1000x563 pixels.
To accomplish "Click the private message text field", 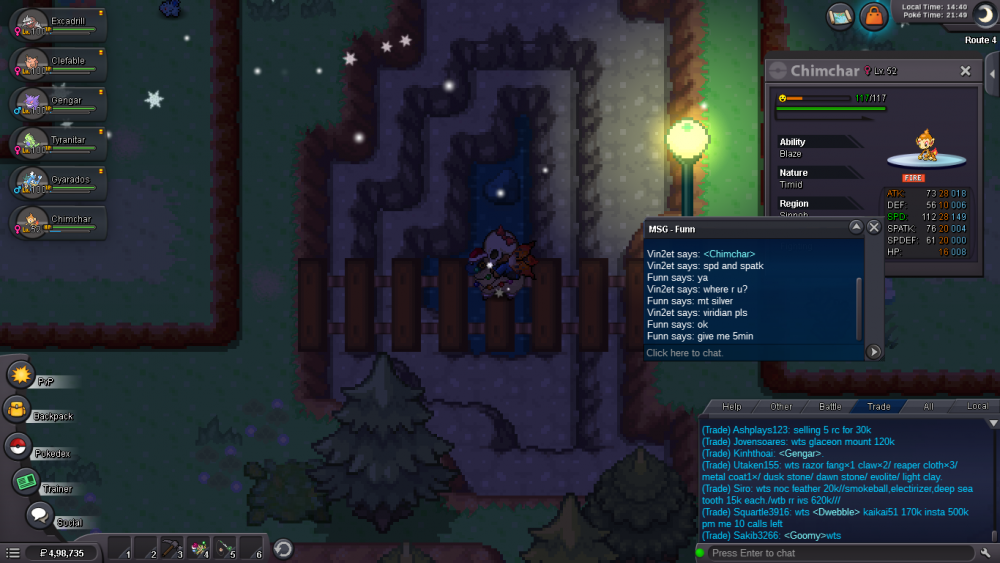I will [x=750, y=353].
